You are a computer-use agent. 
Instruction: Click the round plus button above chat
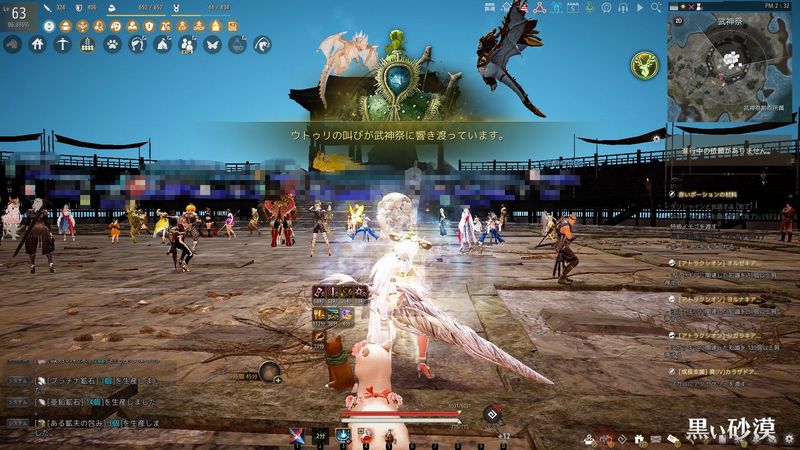coord(277,379)
